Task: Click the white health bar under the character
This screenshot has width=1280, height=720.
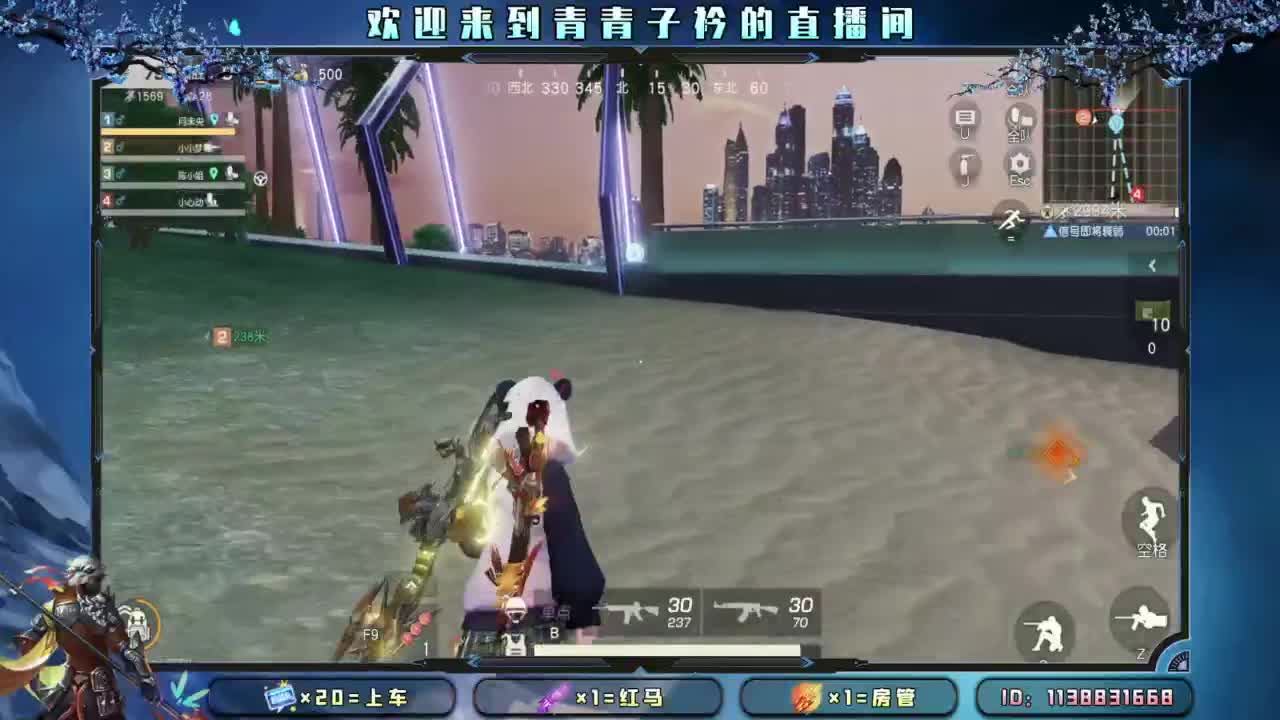Action: tap(665, 647)
